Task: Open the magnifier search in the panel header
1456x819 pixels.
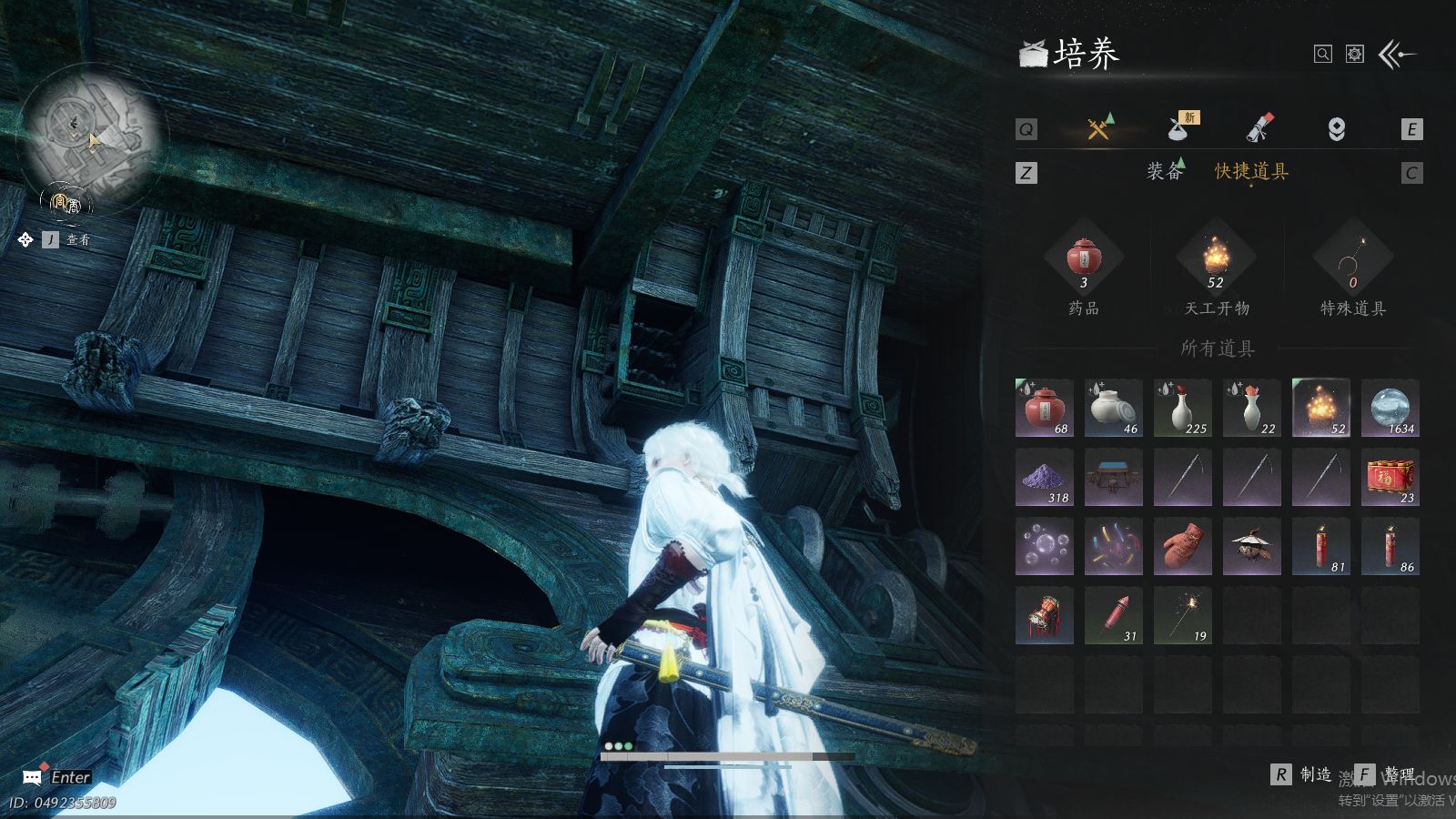Action: [1323, 55]
